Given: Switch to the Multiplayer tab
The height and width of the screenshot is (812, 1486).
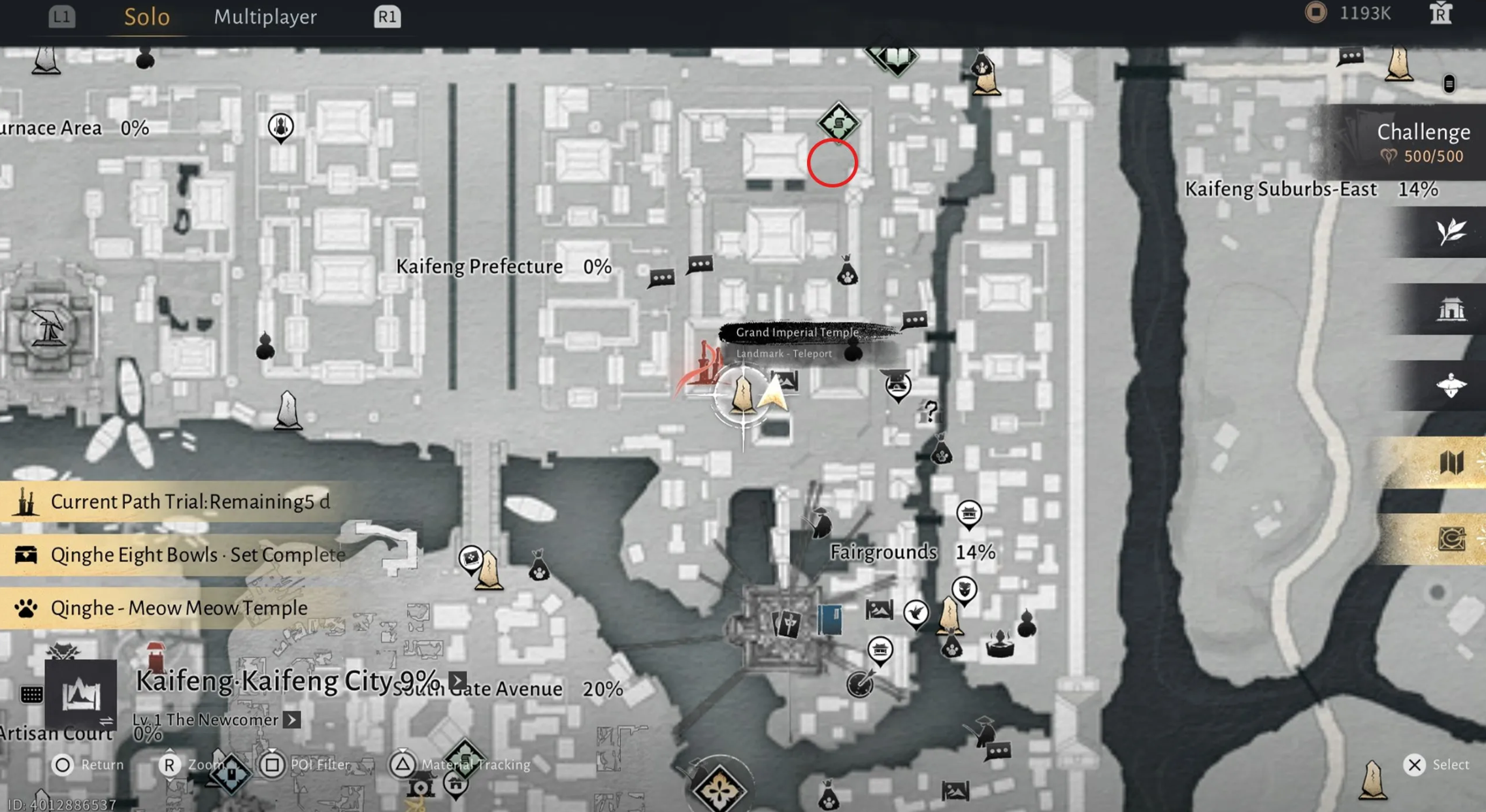Looking at the screenshot, I should pos(265,17).
